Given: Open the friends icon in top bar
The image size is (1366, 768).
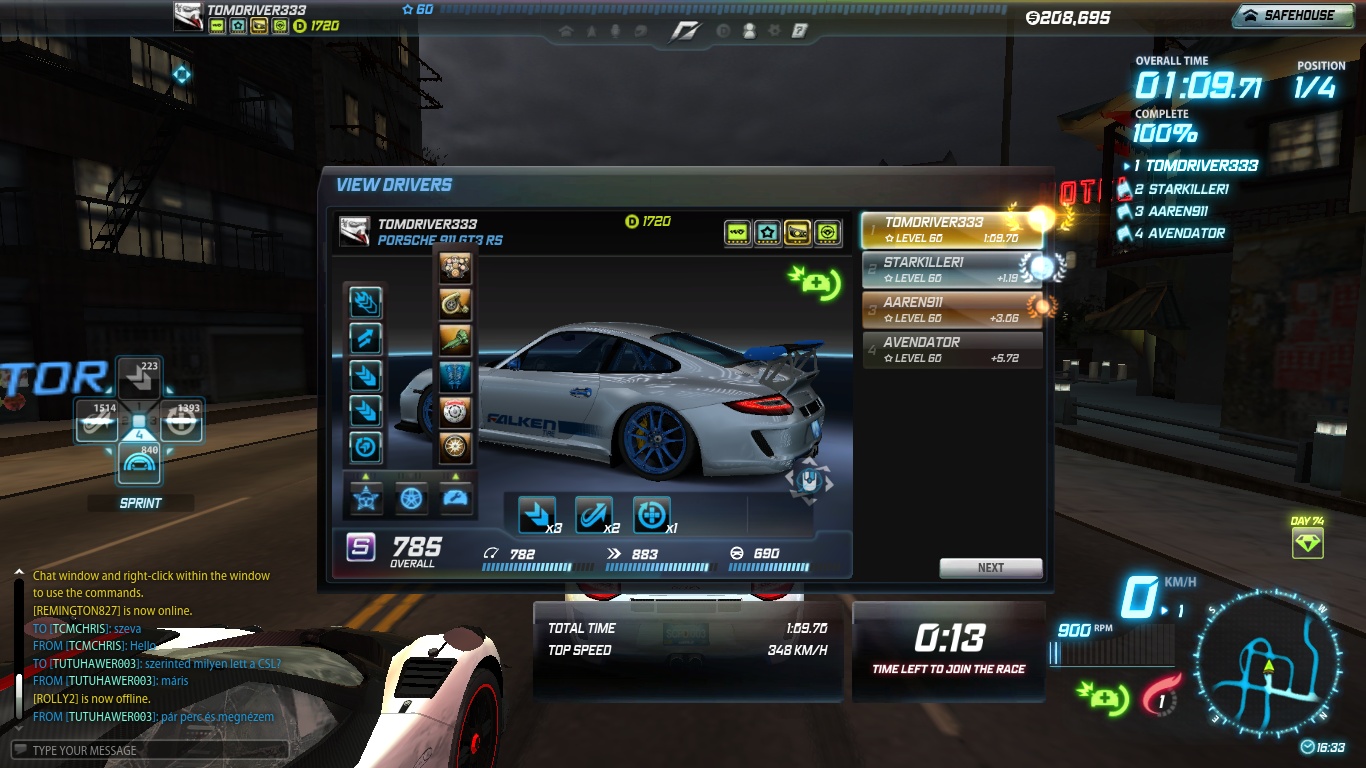Looking at the screenshot, I should [x=749, y=31].
